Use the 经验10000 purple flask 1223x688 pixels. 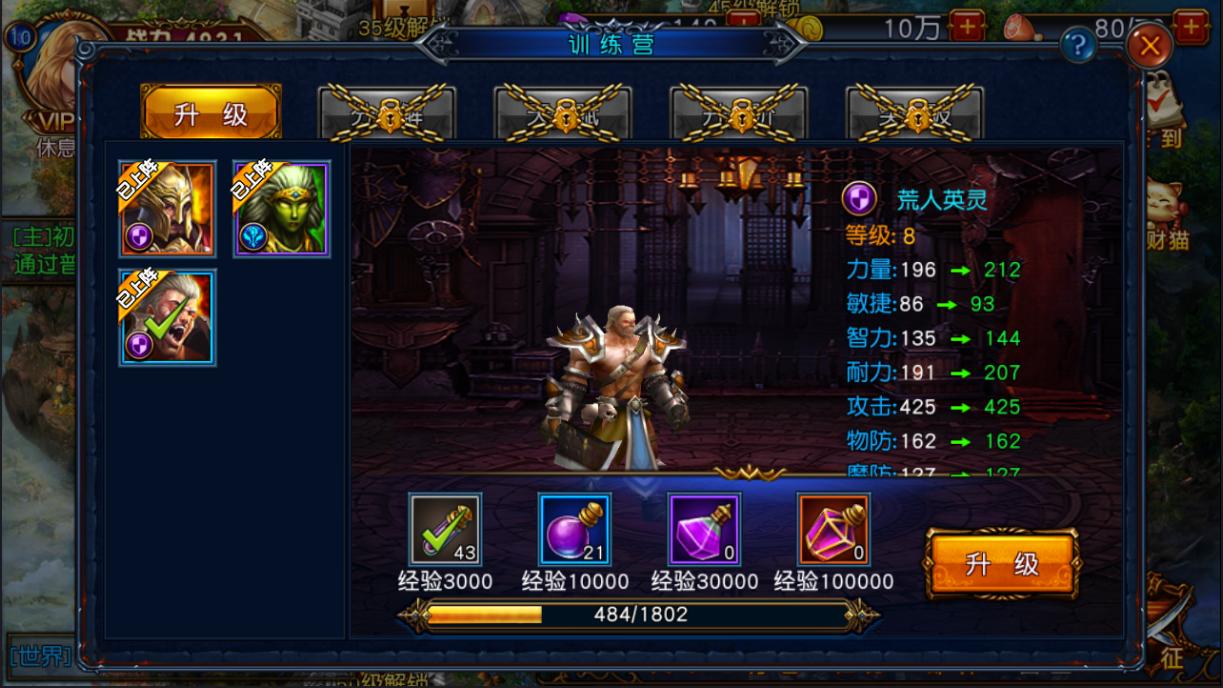575,529
